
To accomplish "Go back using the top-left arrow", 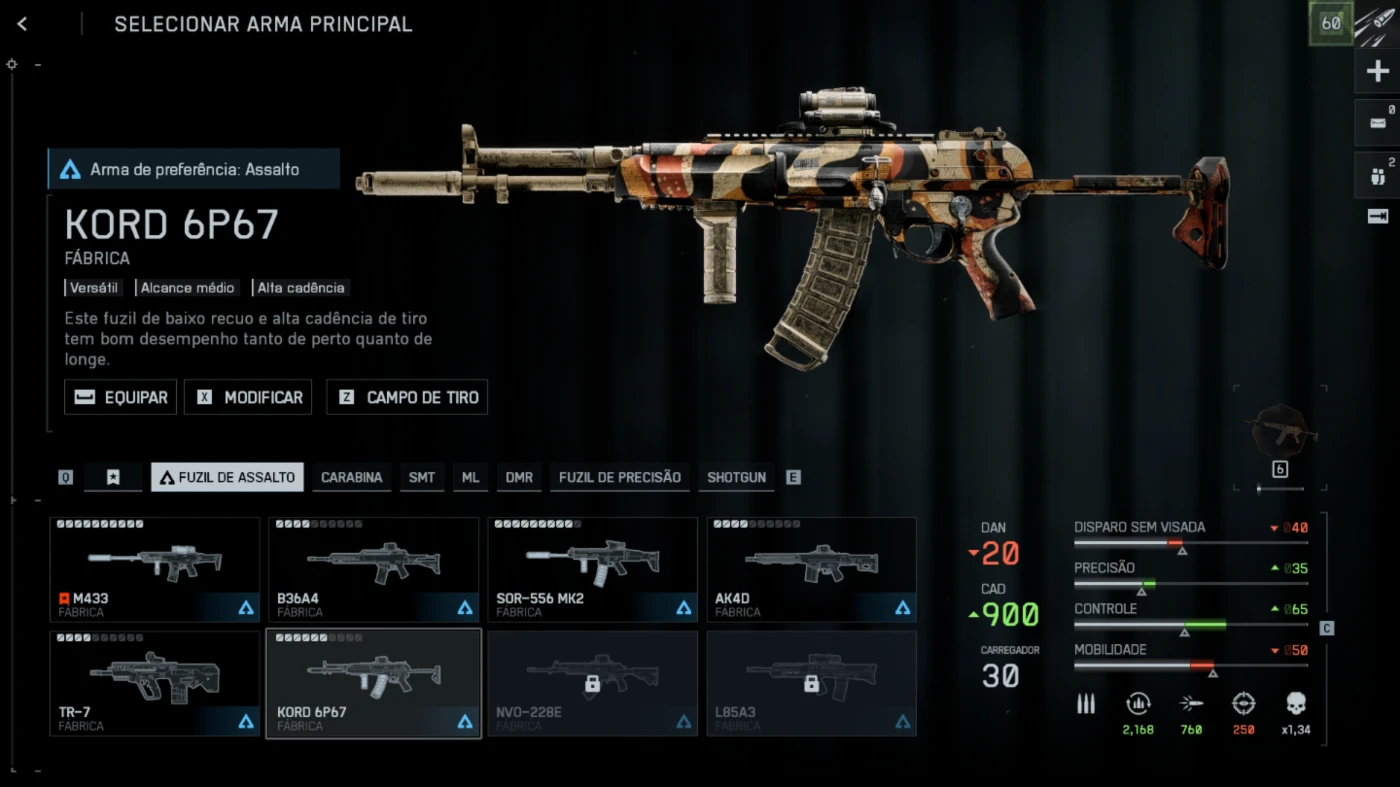I will (x=22, y=24).
